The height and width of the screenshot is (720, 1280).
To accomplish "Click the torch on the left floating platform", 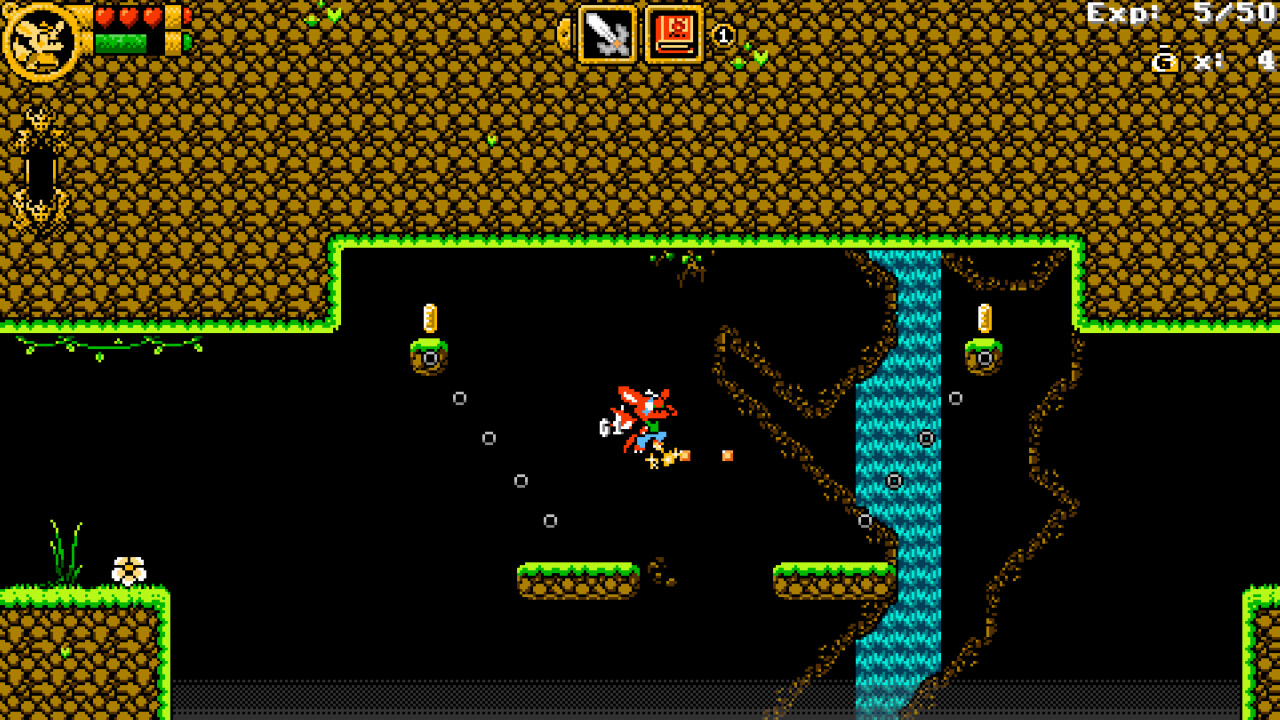I will 430,318.
